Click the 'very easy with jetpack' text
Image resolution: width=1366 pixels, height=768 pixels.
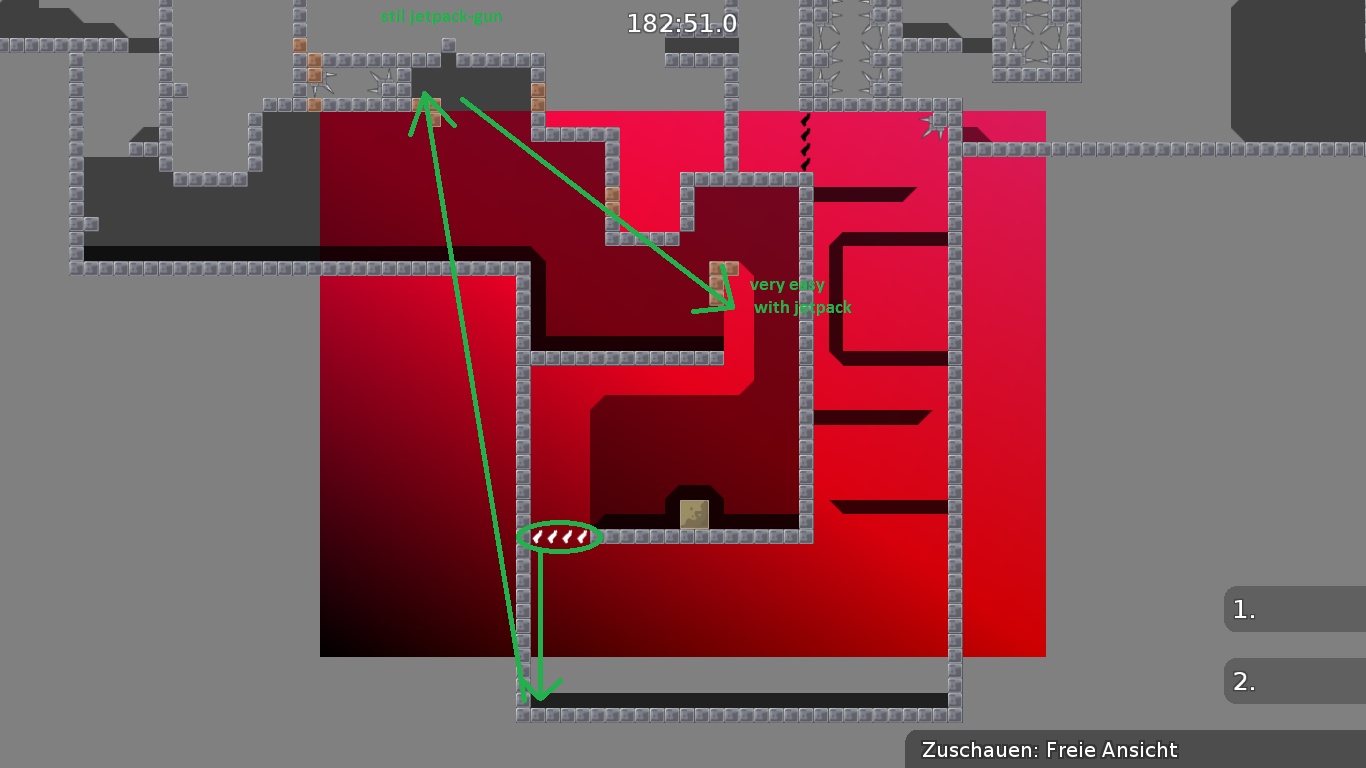[x=800, y=295]
